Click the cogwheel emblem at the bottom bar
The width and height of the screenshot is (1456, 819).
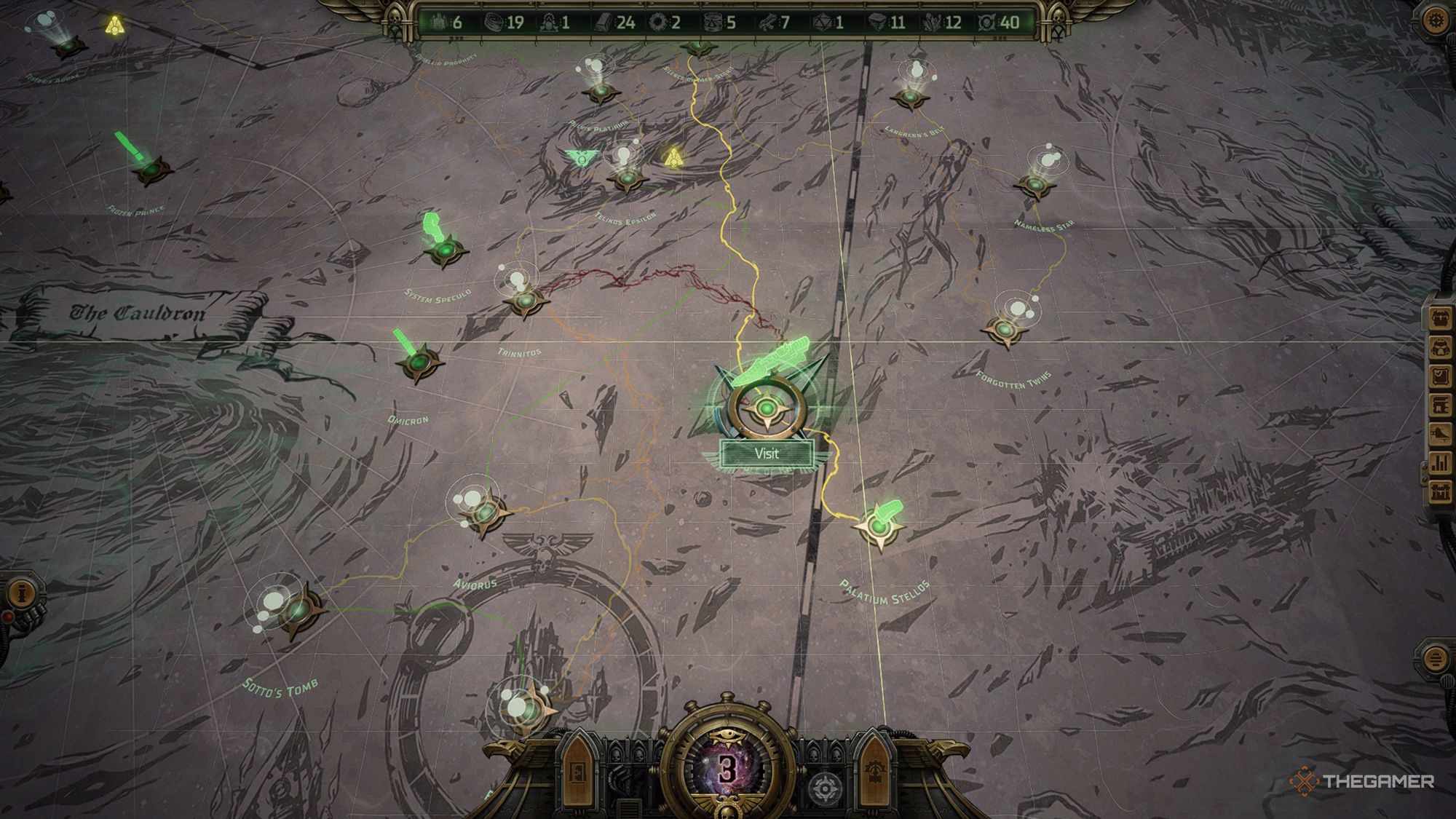point(825,786)
